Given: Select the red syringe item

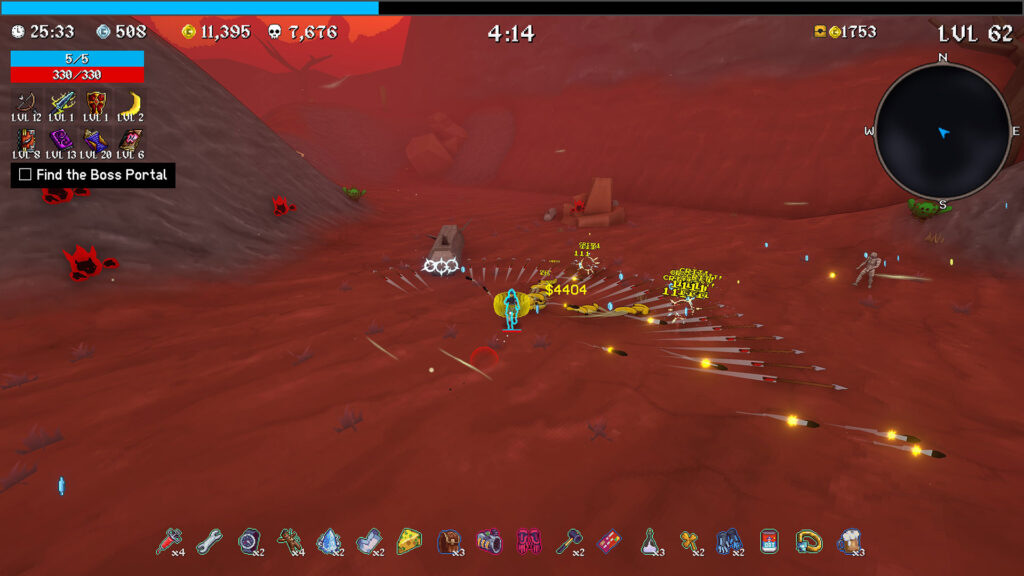Looking at the screenshot, I should pos(167,541).
